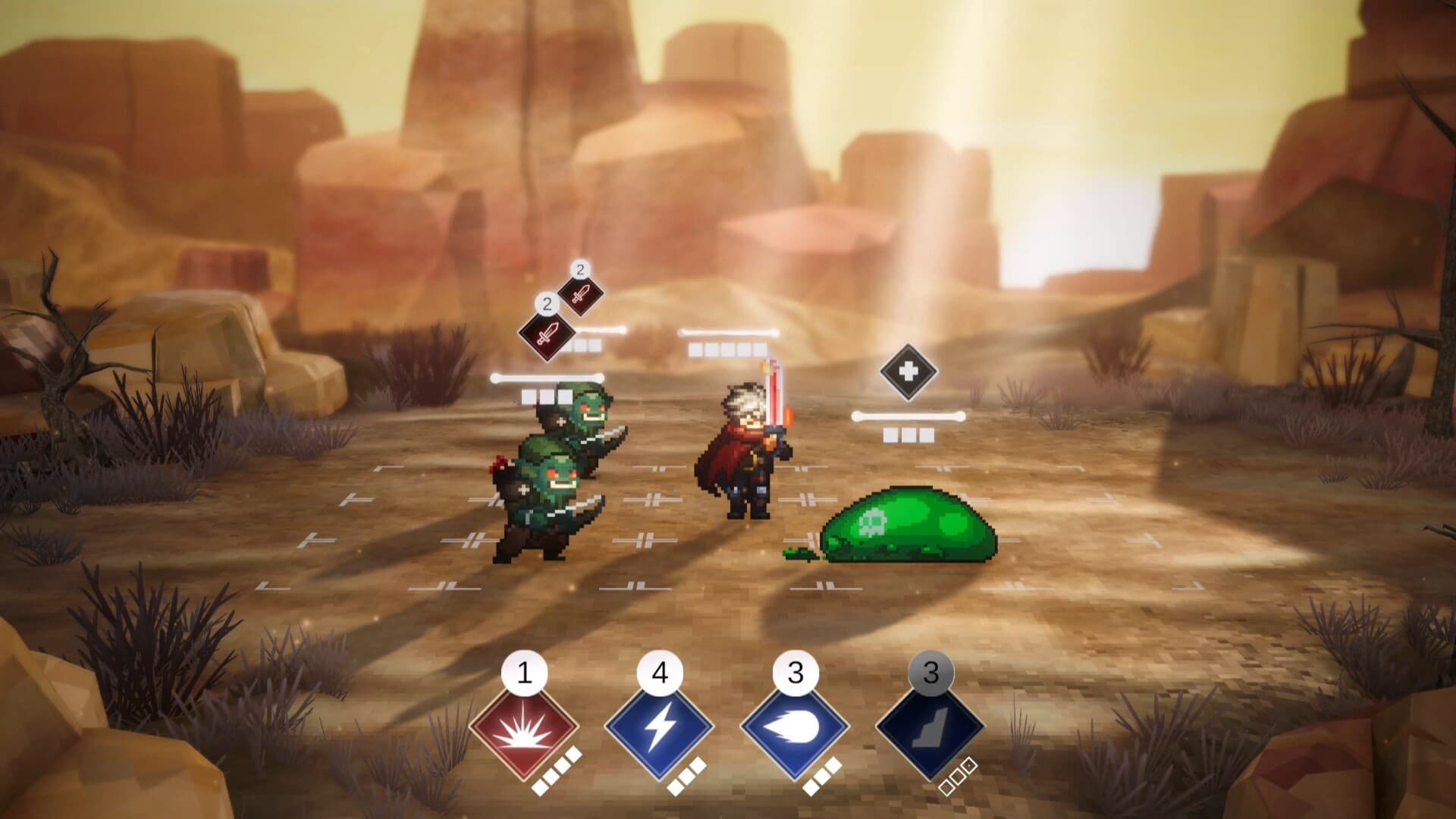Screen dimensions: 1456x819
Task: Click the orc's health bar
Action: (548, 377)
